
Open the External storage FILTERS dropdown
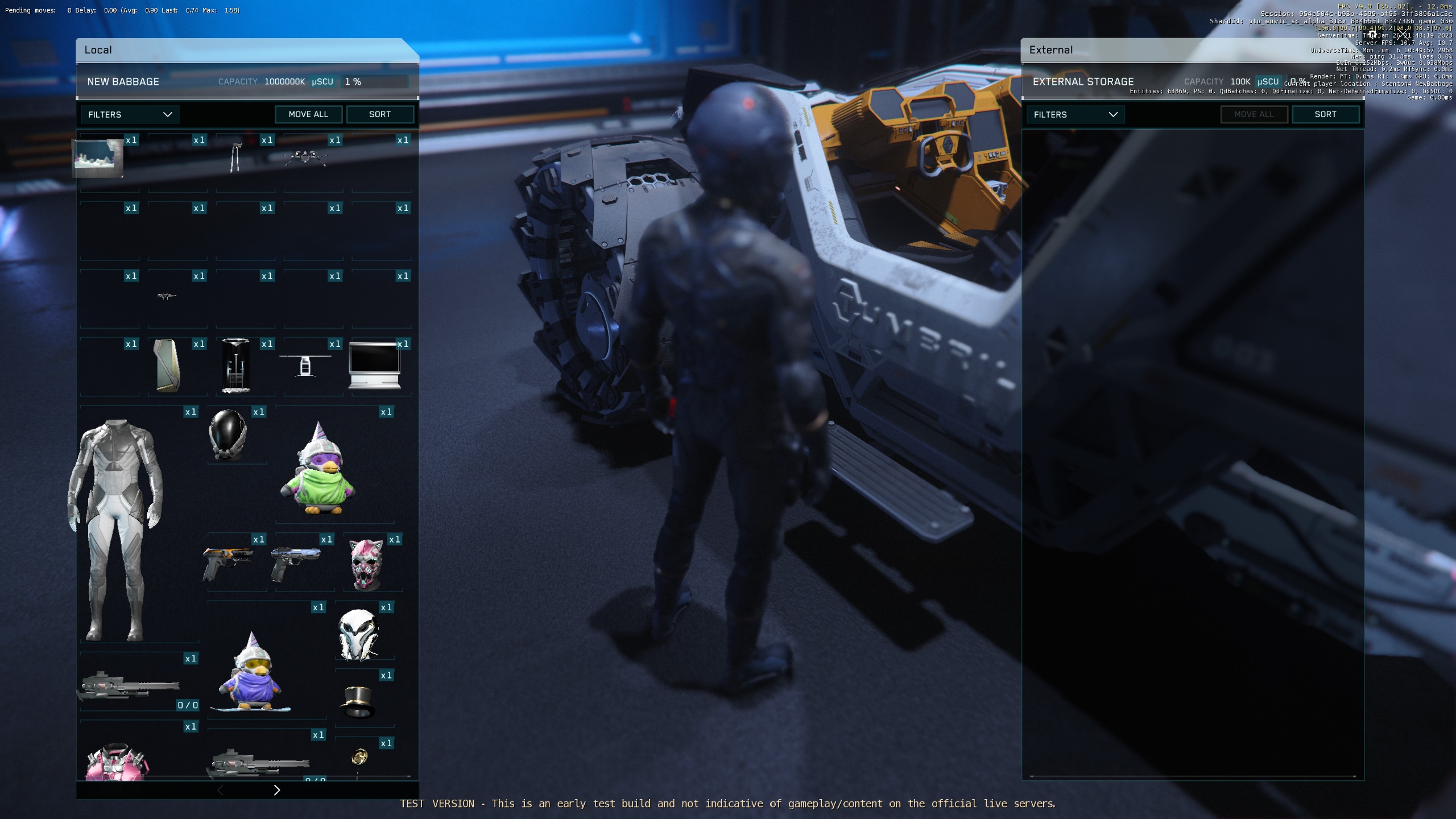point(1075,114)
